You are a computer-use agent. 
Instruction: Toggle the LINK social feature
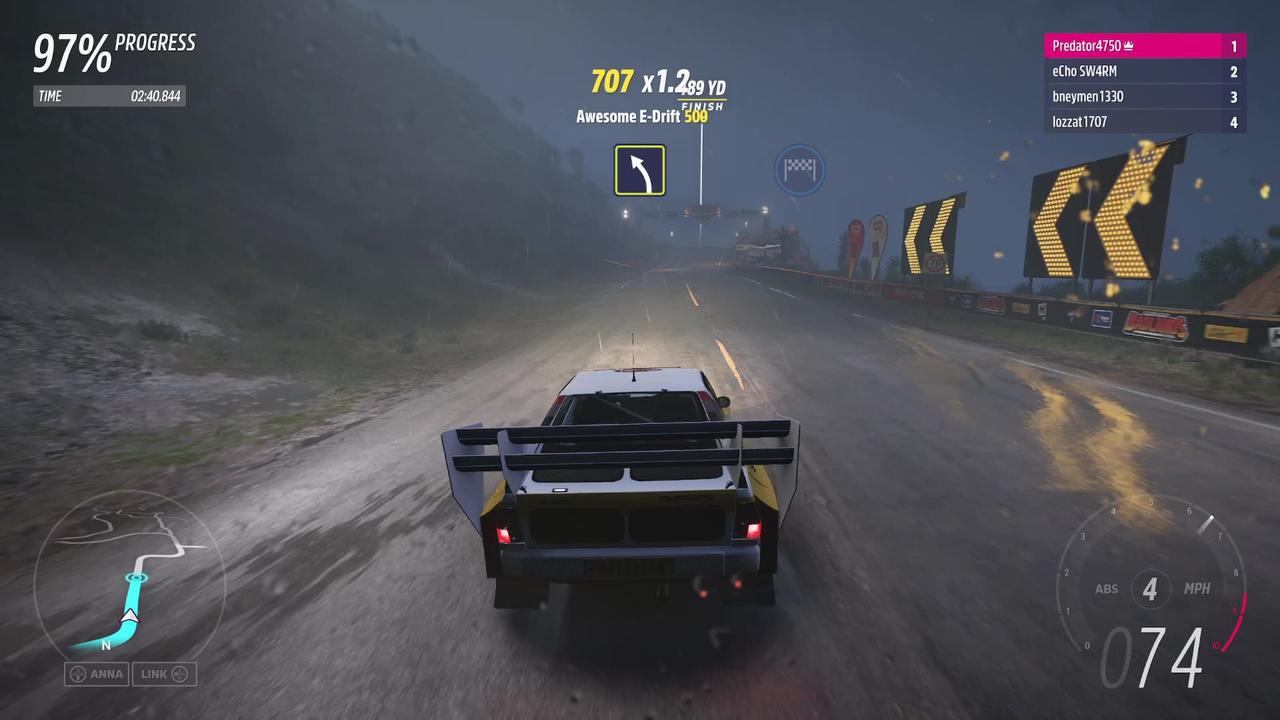tap(164, 674)
